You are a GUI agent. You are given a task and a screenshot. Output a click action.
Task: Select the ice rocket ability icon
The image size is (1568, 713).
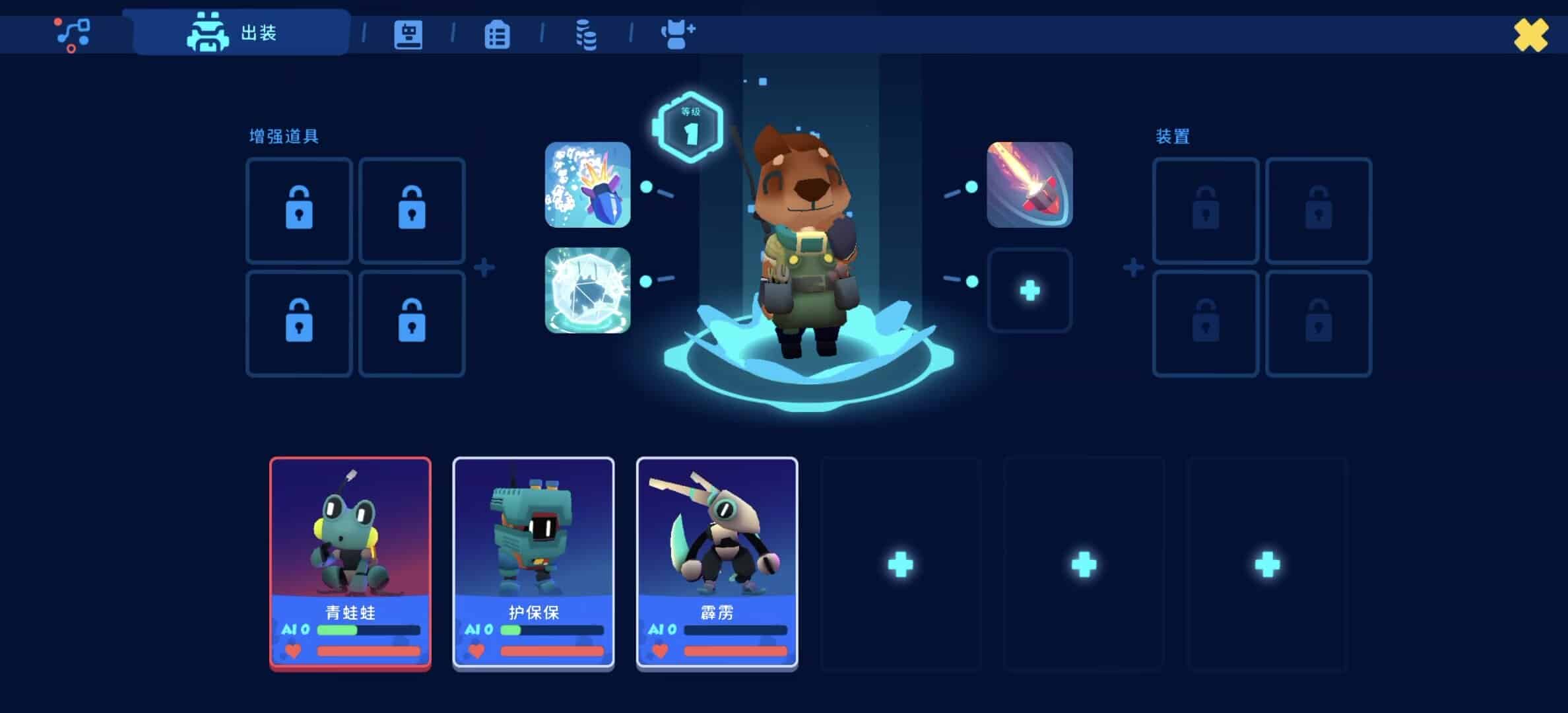587,185
